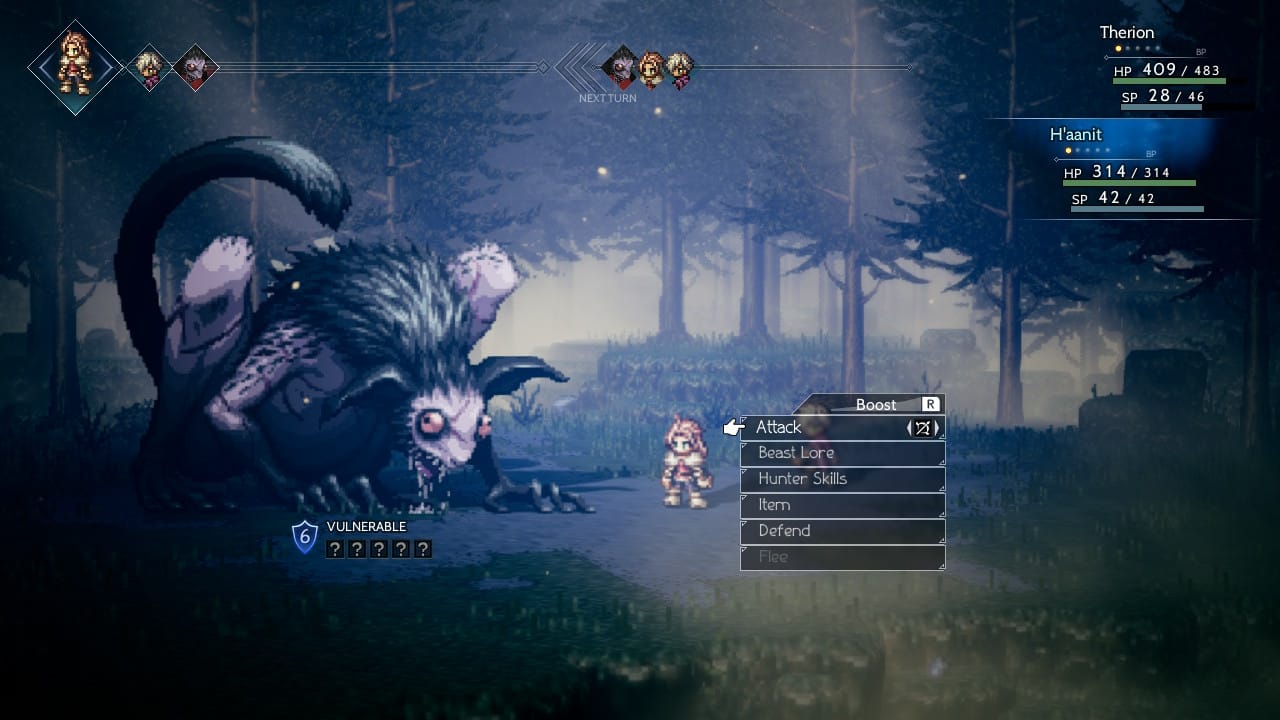The height and width of the screenshot is (720, 1280).
Task: Select the Defend command
Action: pos(841,531)
